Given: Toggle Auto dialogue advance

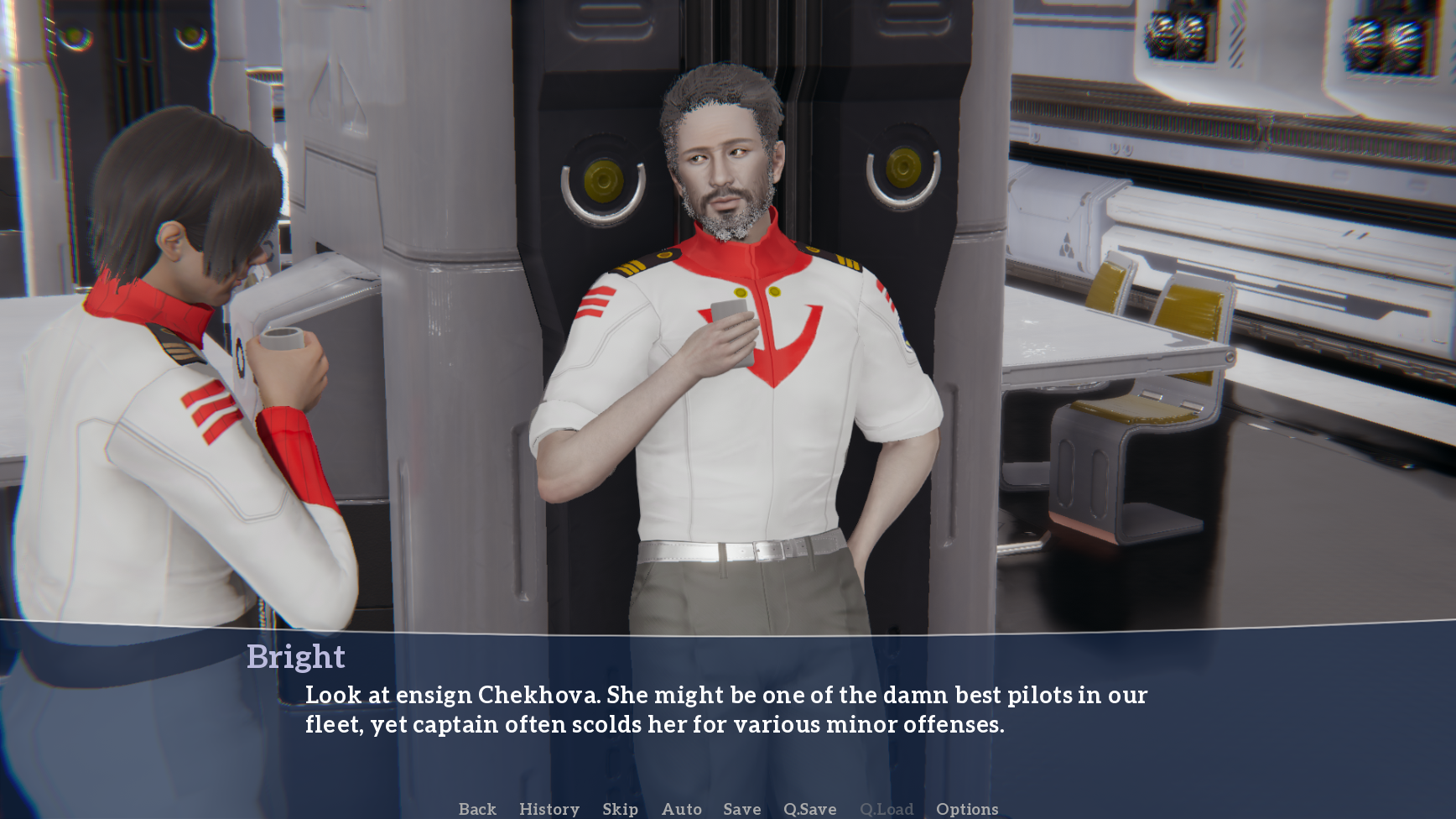Looking at the screenshot, I should [x=681, y=809].
